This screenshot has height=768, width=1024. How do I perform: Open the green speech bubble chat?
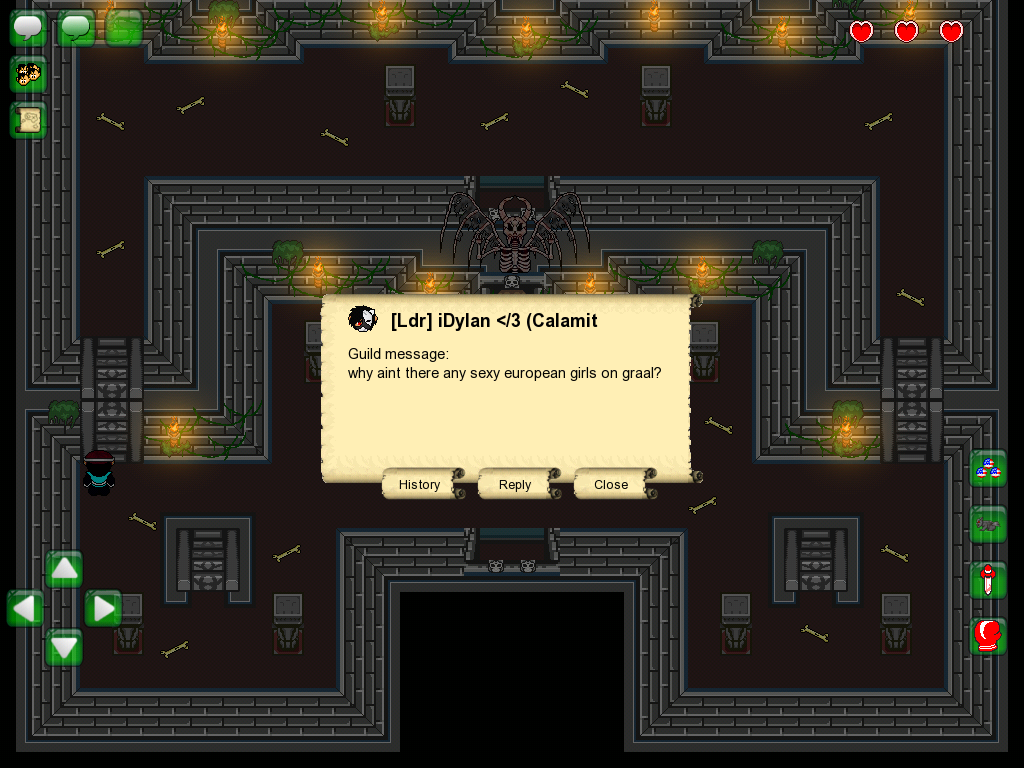(x=76, y=28)
